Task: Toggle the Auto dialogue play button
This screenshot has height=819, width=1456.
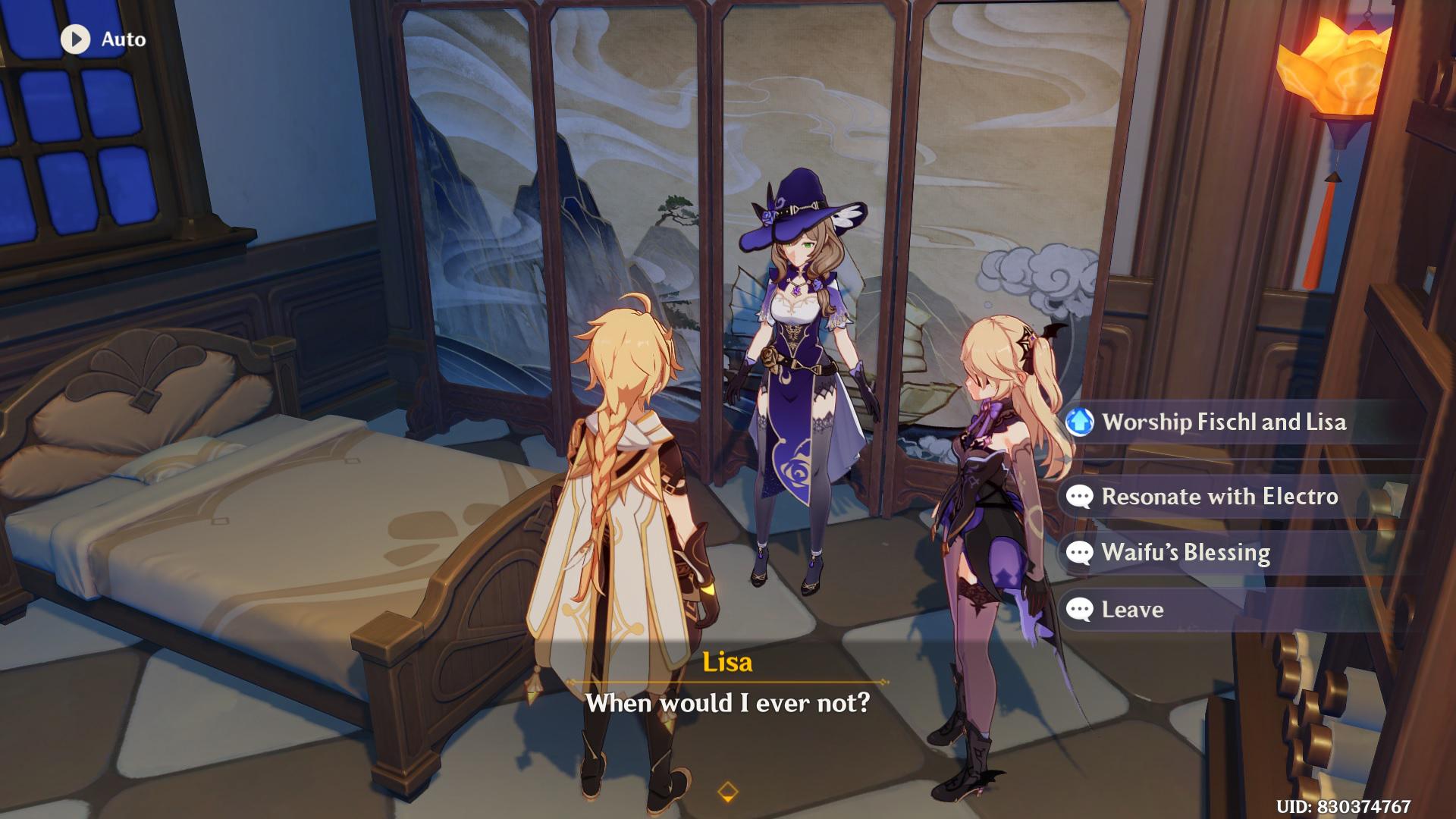Action: coord(76,39)
